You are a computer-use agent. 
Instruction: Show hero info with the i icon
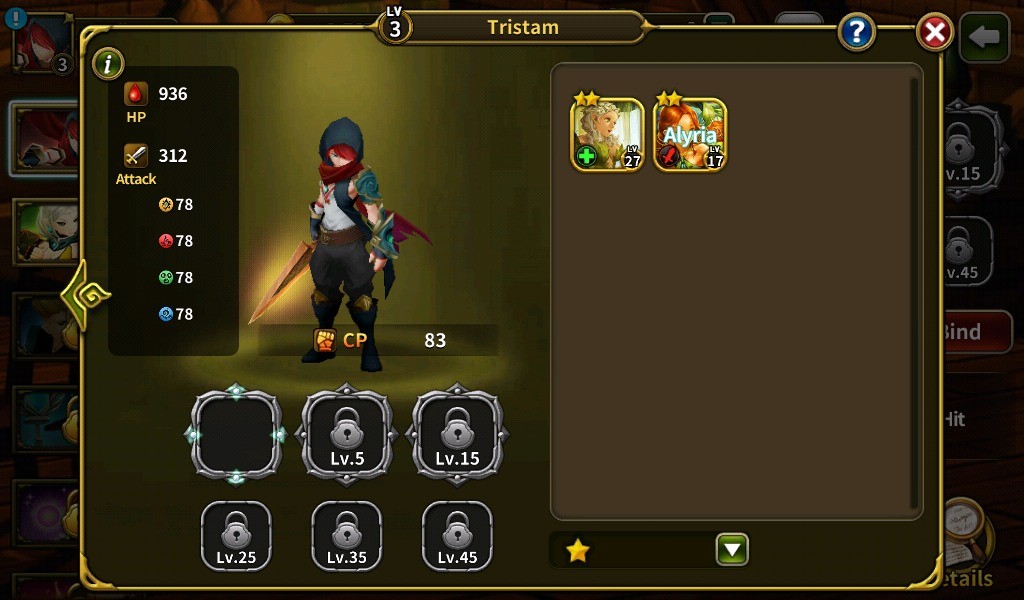tap(107, 65)
